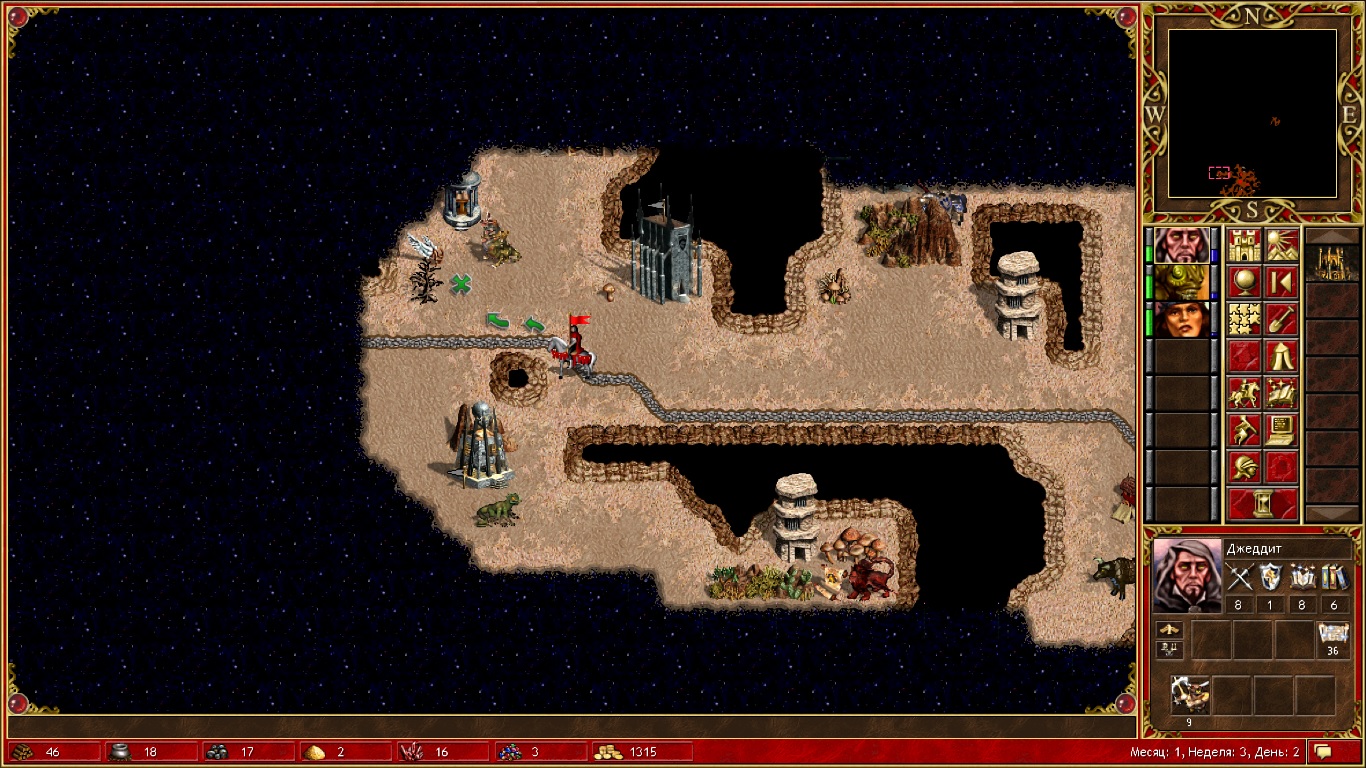Use the shovel dig button
The width and height of the screenshot is (1366, 768).
coord(1282,320)
